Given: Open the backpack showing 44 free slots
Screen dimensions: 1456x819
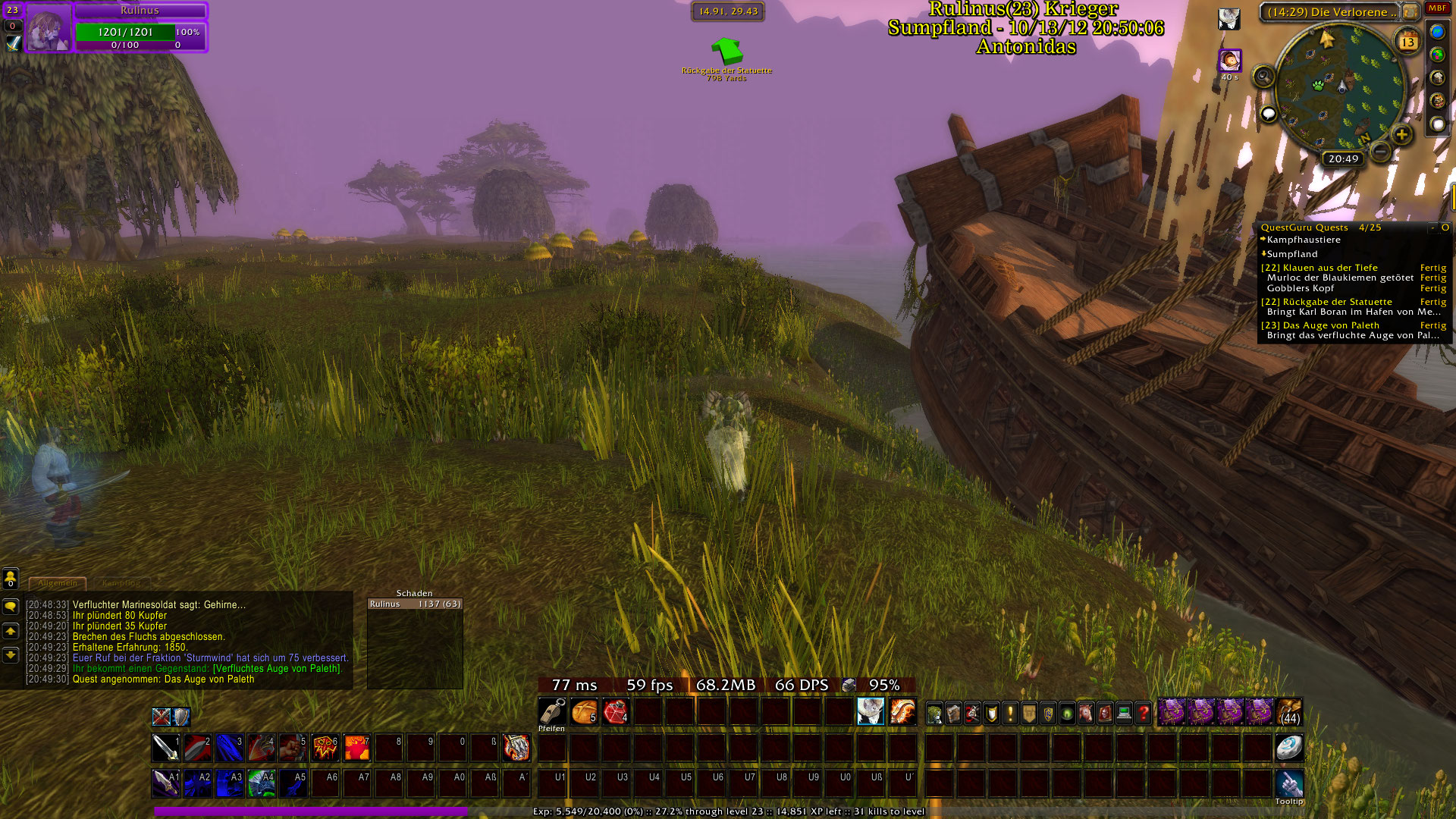Looking at the screenshot, I should pyautogui.click(x=1289, y=713).
